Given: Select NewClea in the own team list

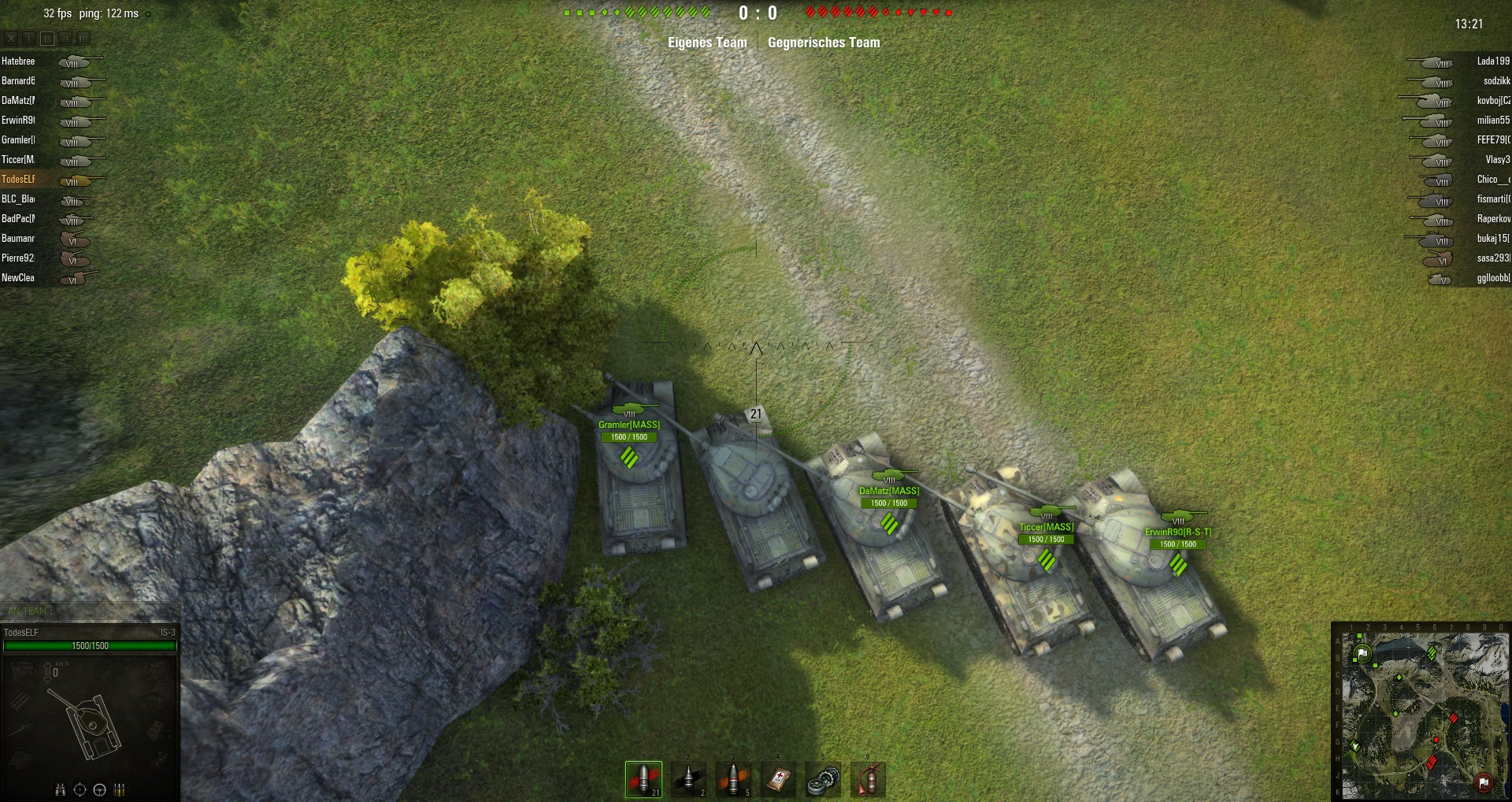Looking at the screenshot, I should pos(19,278).
